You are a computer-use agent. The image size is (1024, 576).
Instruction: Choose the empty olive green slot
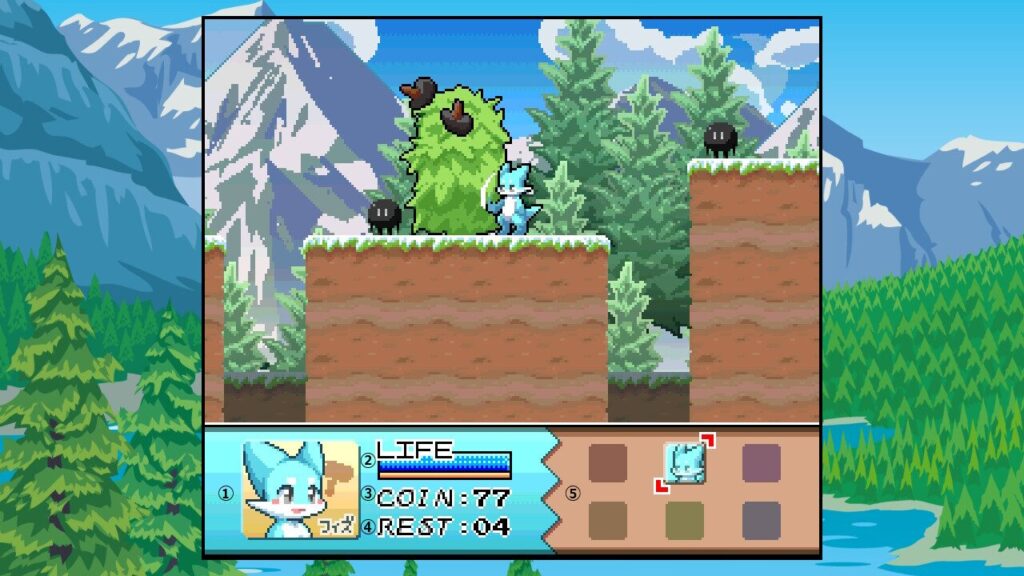[685, 520]
